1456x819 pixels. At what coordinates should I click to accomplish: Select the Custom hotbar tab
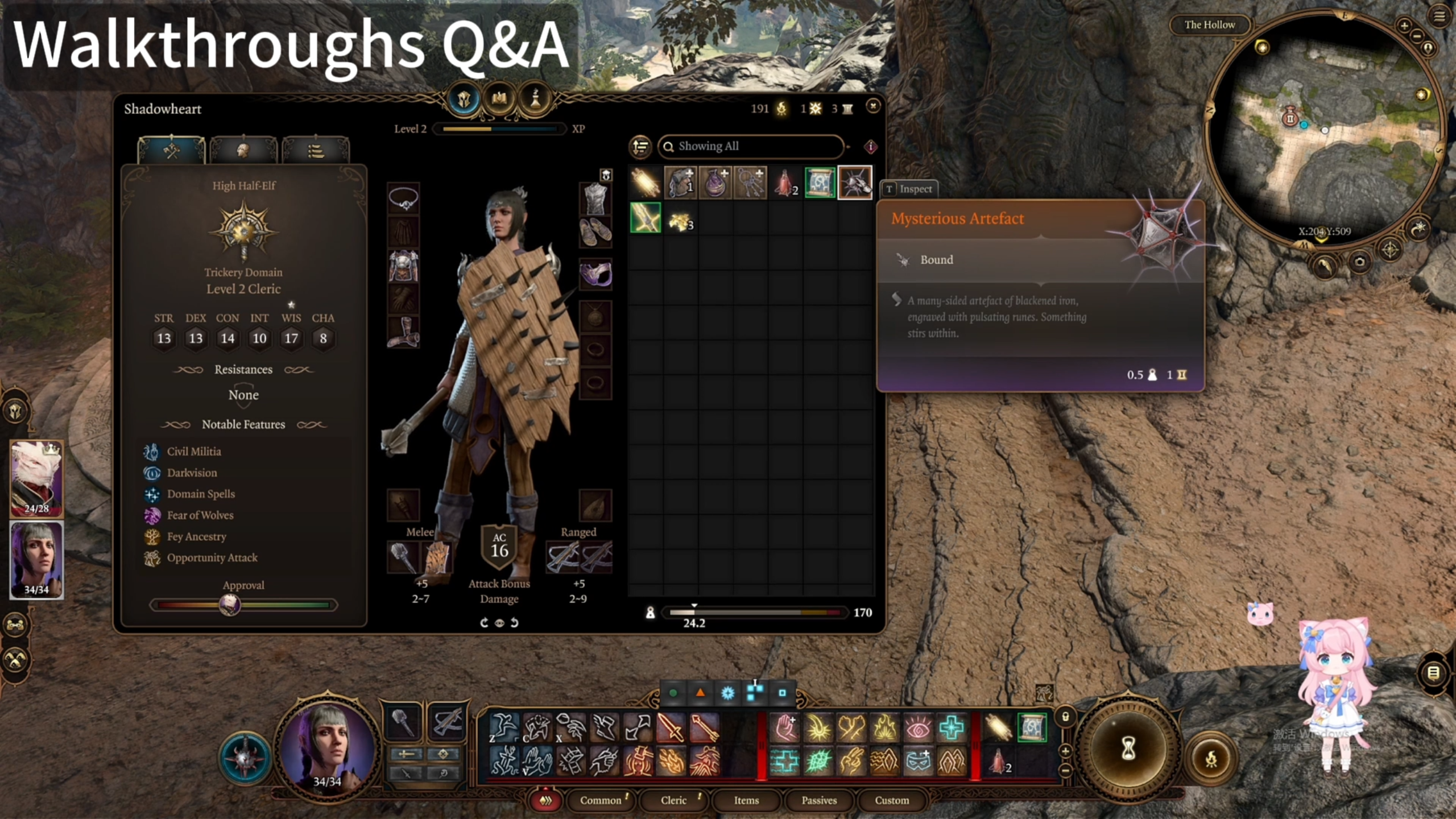pyautogui.click(x=892, y=800)
